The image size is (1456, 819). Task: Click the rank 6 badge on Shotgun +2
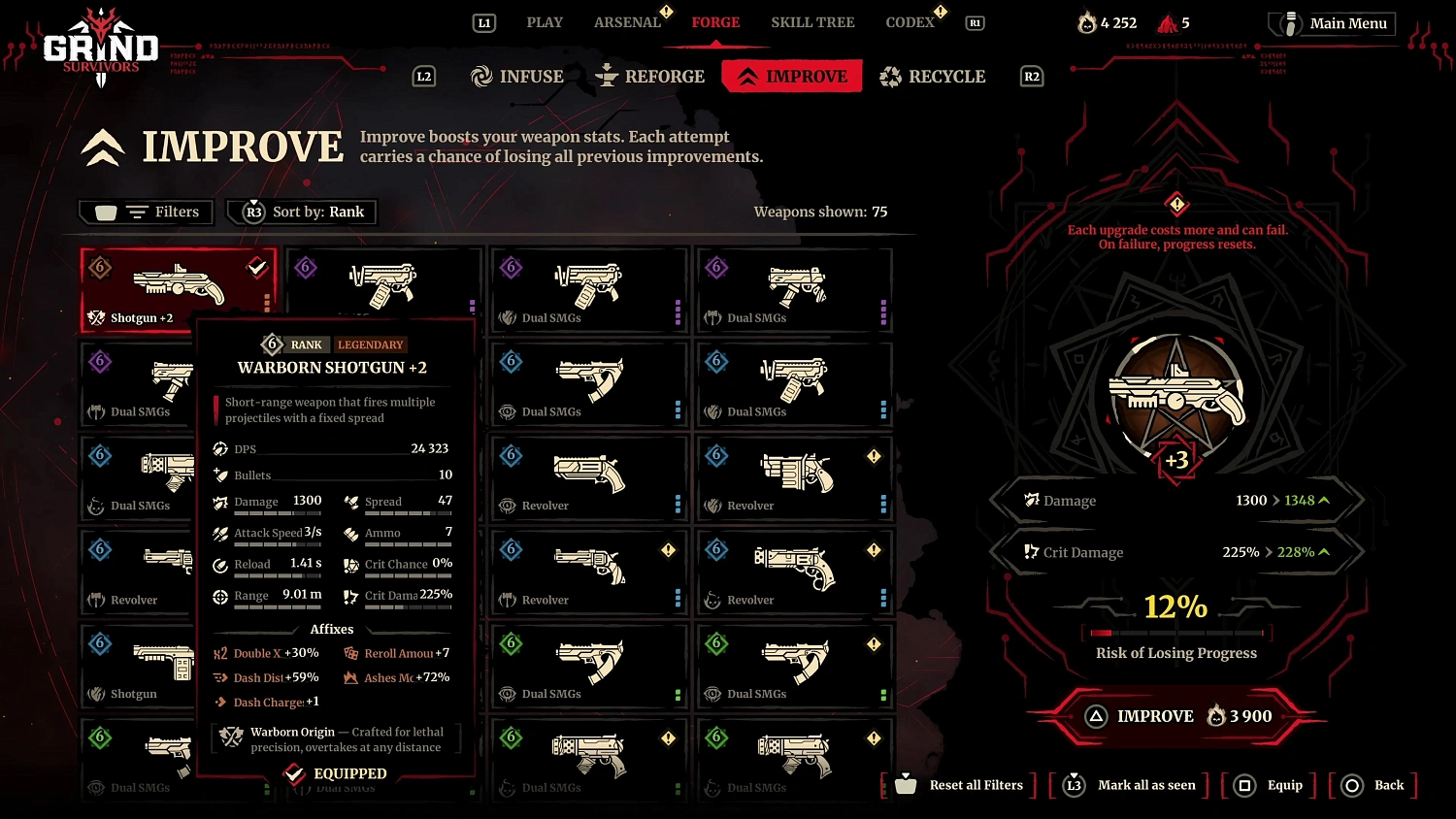click(x=99, y=268)
